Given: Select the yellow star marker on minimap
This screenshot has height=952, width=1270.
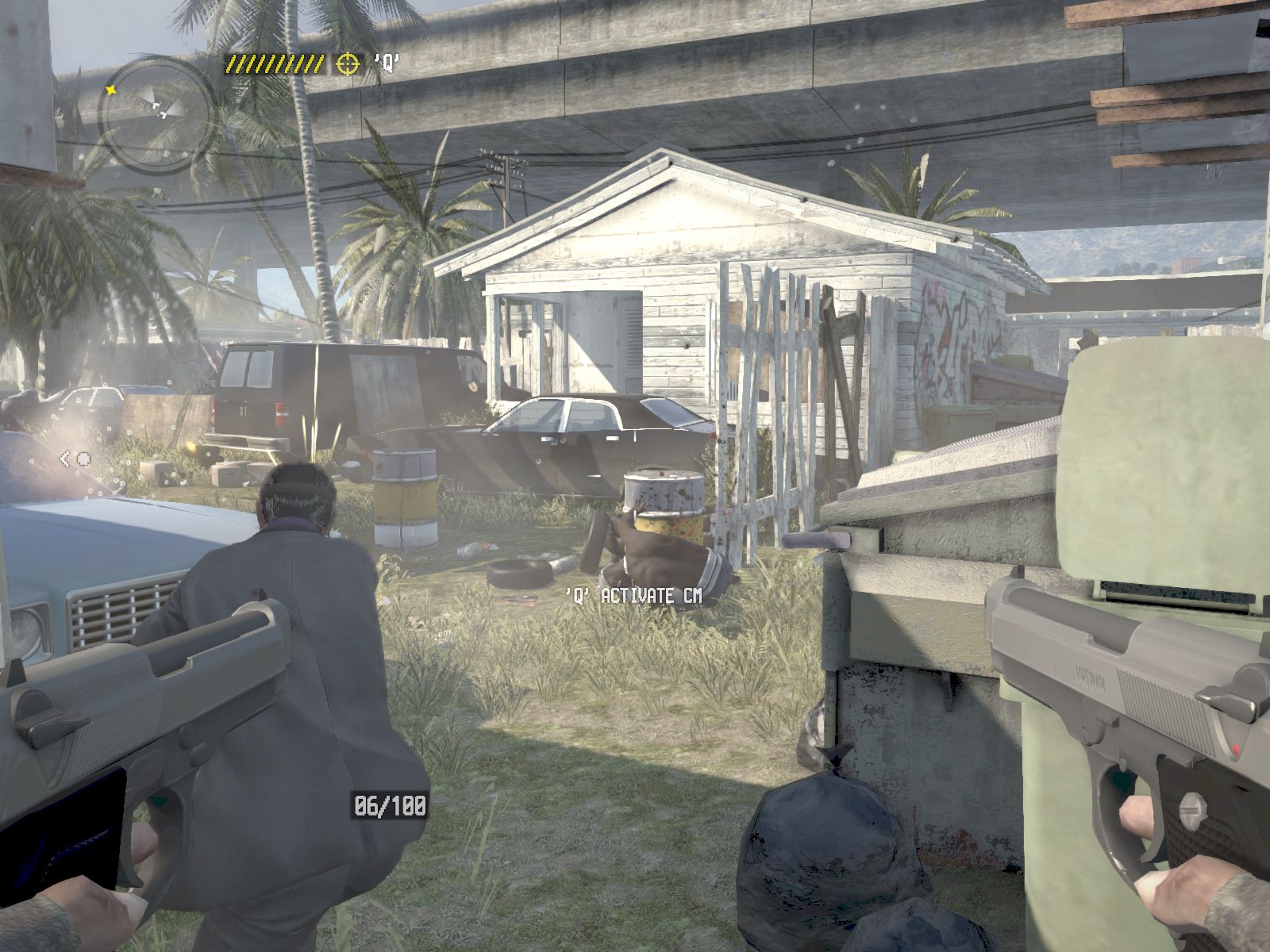Looking at the screenshot, I should point(111,90).
